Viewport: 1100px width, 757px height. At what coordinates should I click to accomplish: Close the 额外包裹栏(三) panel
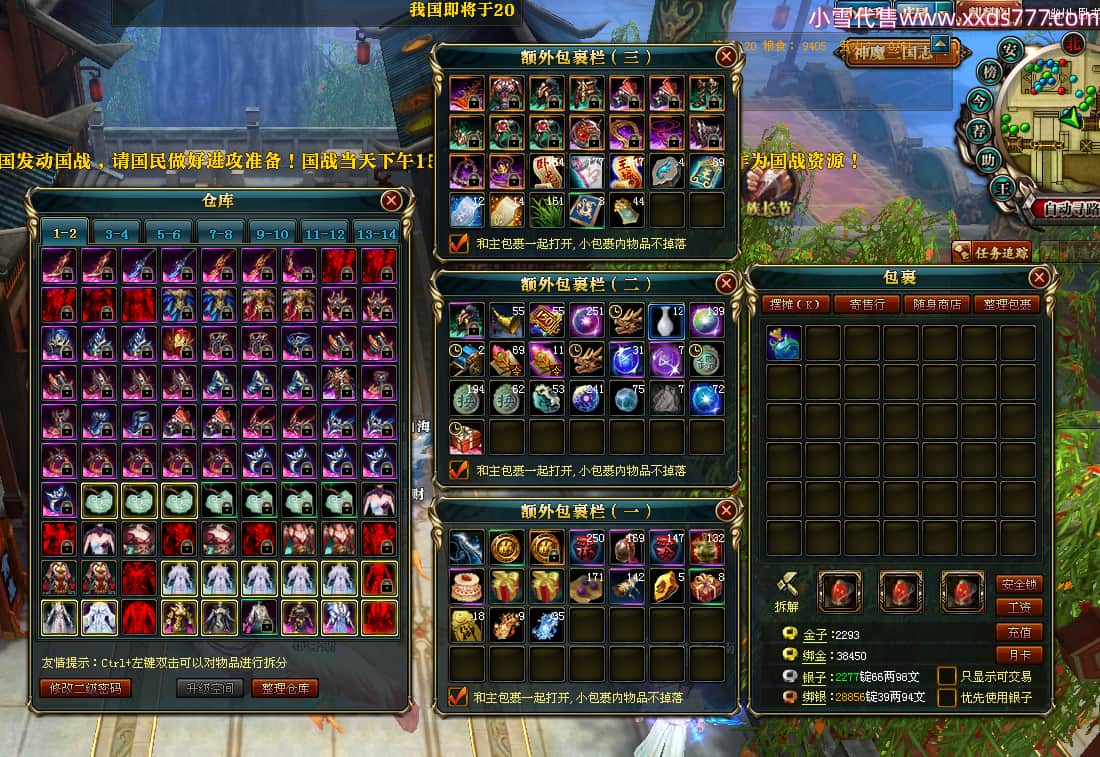click(x=727, y=57)
